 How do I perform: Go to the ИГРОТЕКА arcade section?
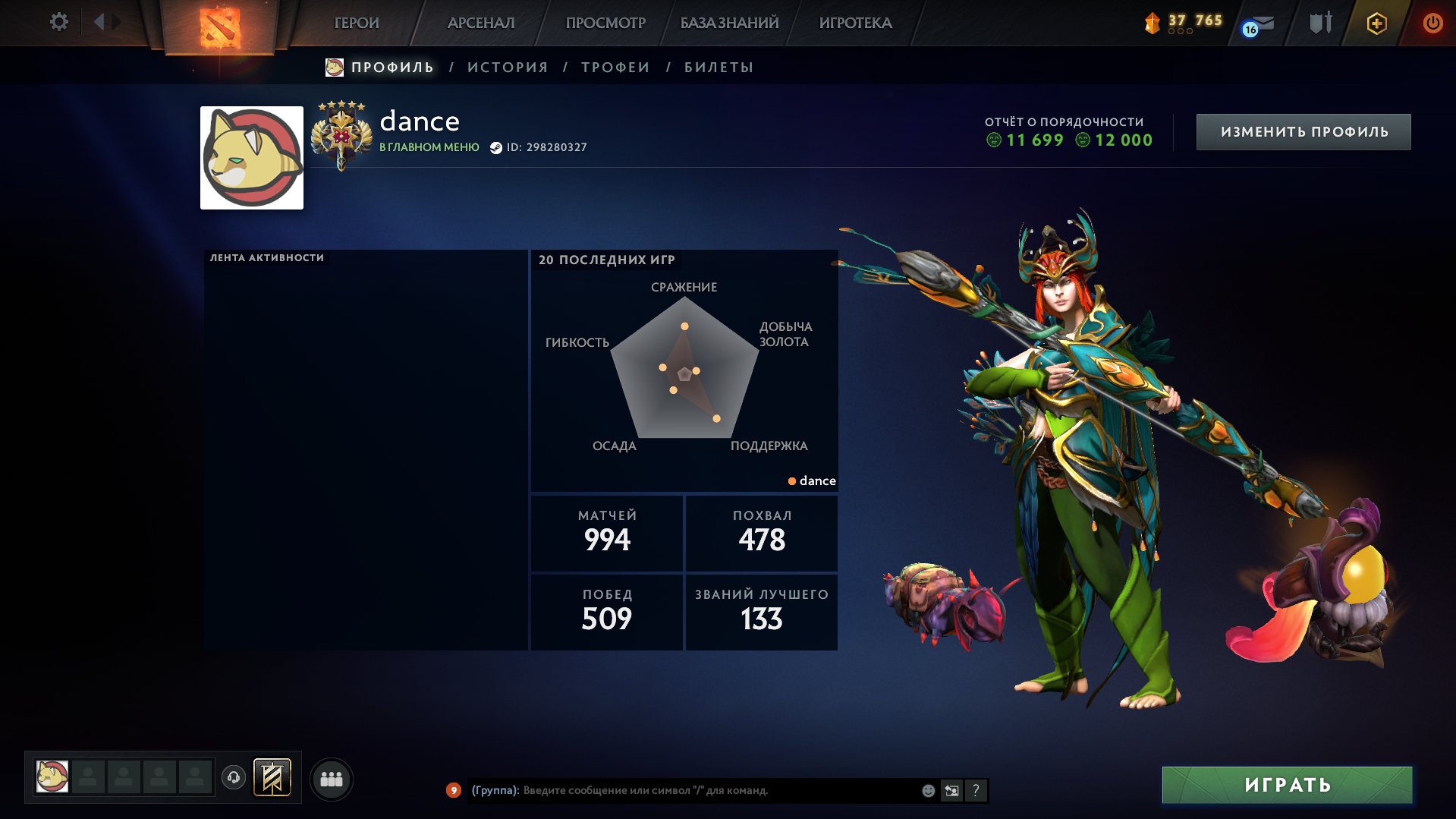coord(855,23)
